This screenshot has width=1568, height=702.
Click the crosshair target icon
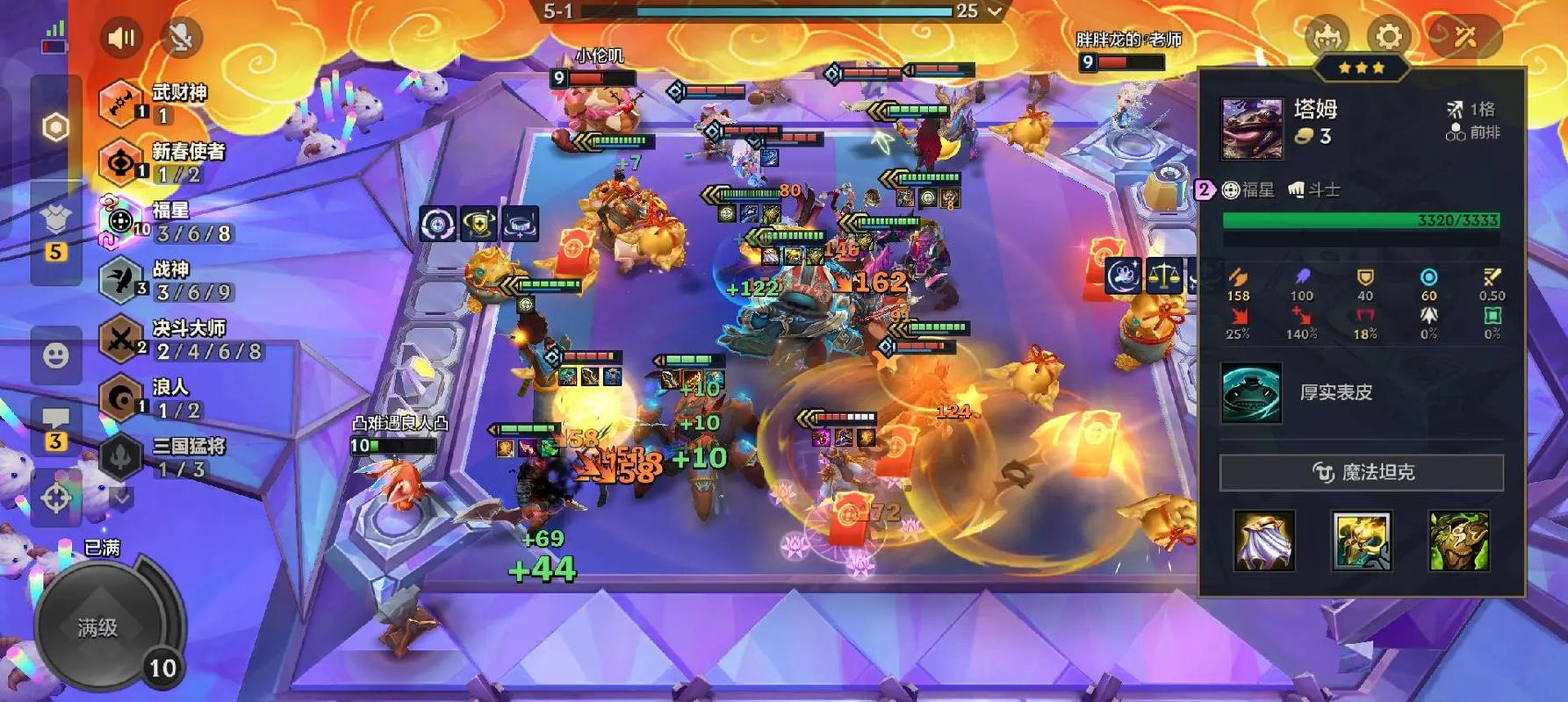pyautogui.click(x=56, y=498)
